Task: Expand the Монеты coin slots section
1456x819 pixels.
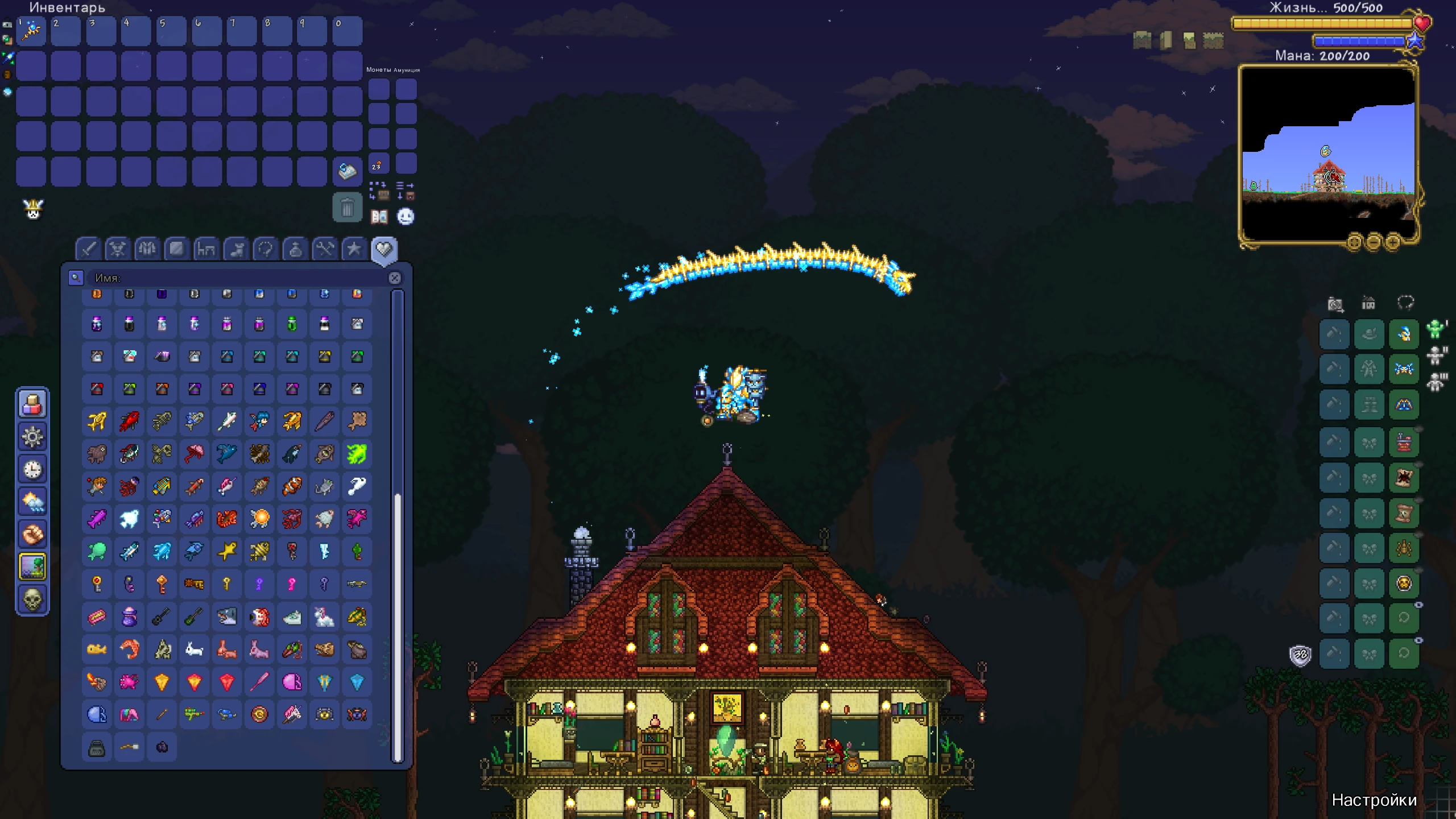Action: pos(378,69)
